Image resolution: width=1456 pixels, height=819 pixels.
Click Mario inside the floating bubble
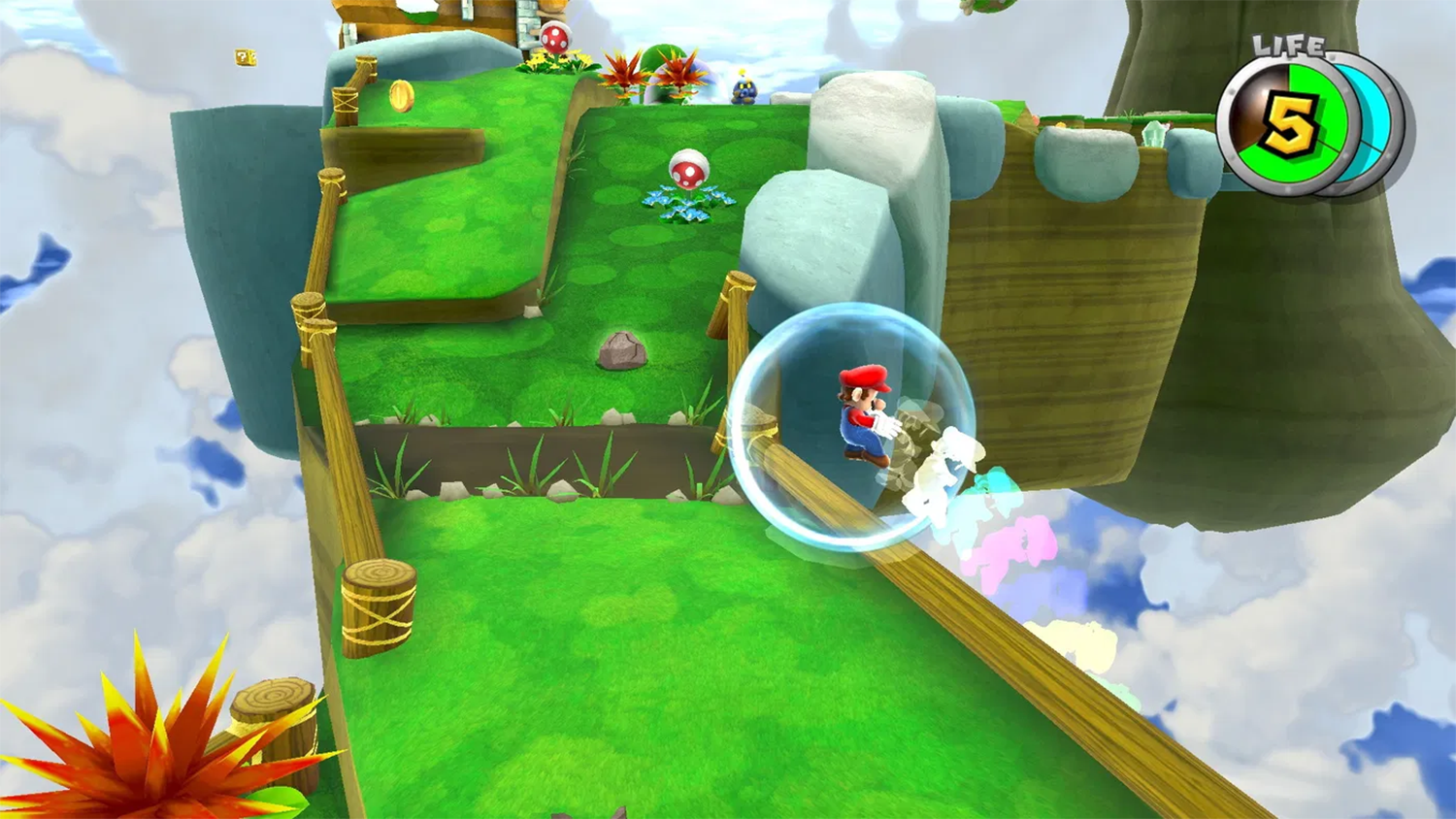[x=862, y=408]
